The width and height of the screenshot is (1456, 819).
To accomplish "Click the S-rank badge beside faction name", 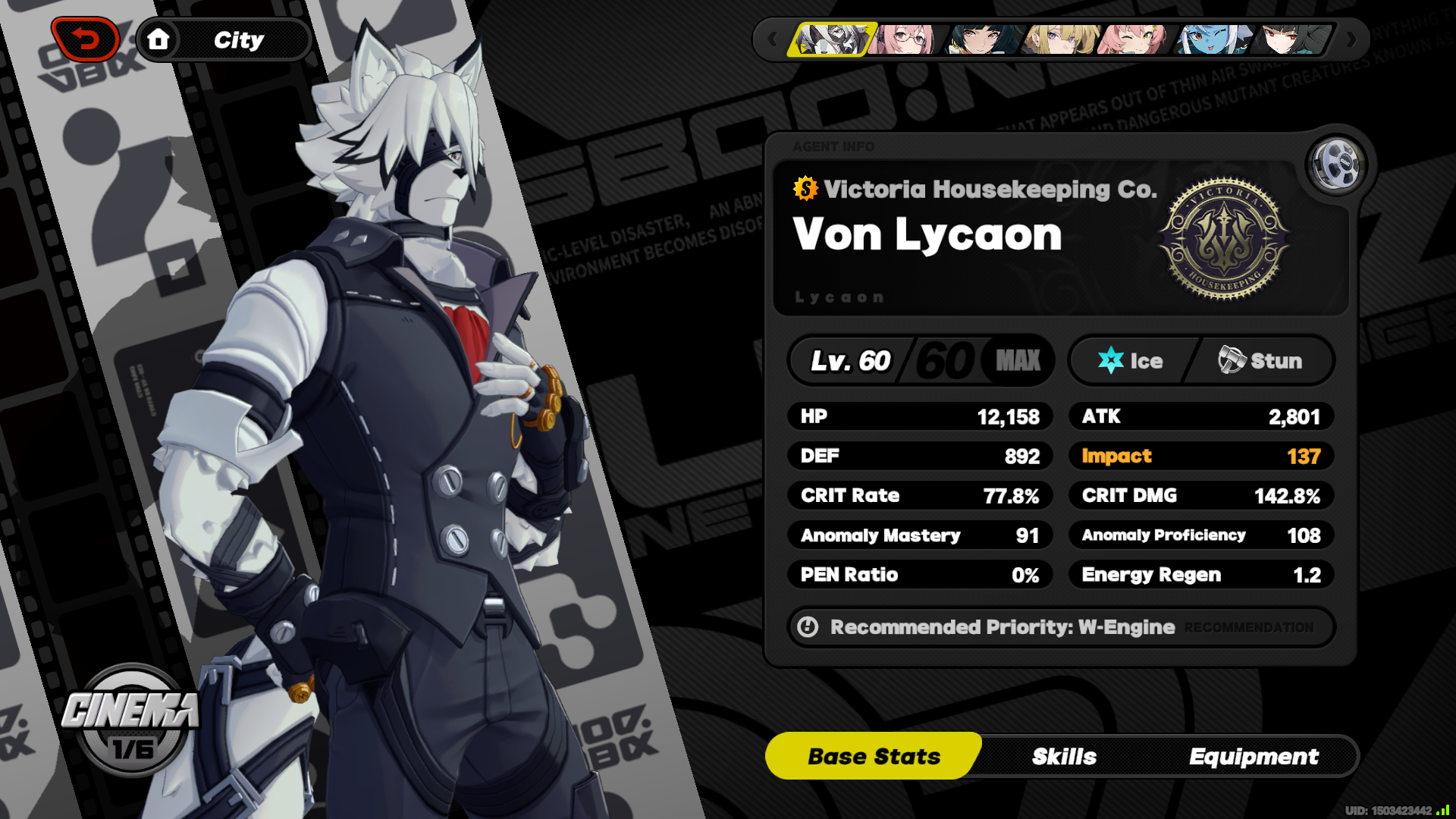I will [x=805, y=189].
